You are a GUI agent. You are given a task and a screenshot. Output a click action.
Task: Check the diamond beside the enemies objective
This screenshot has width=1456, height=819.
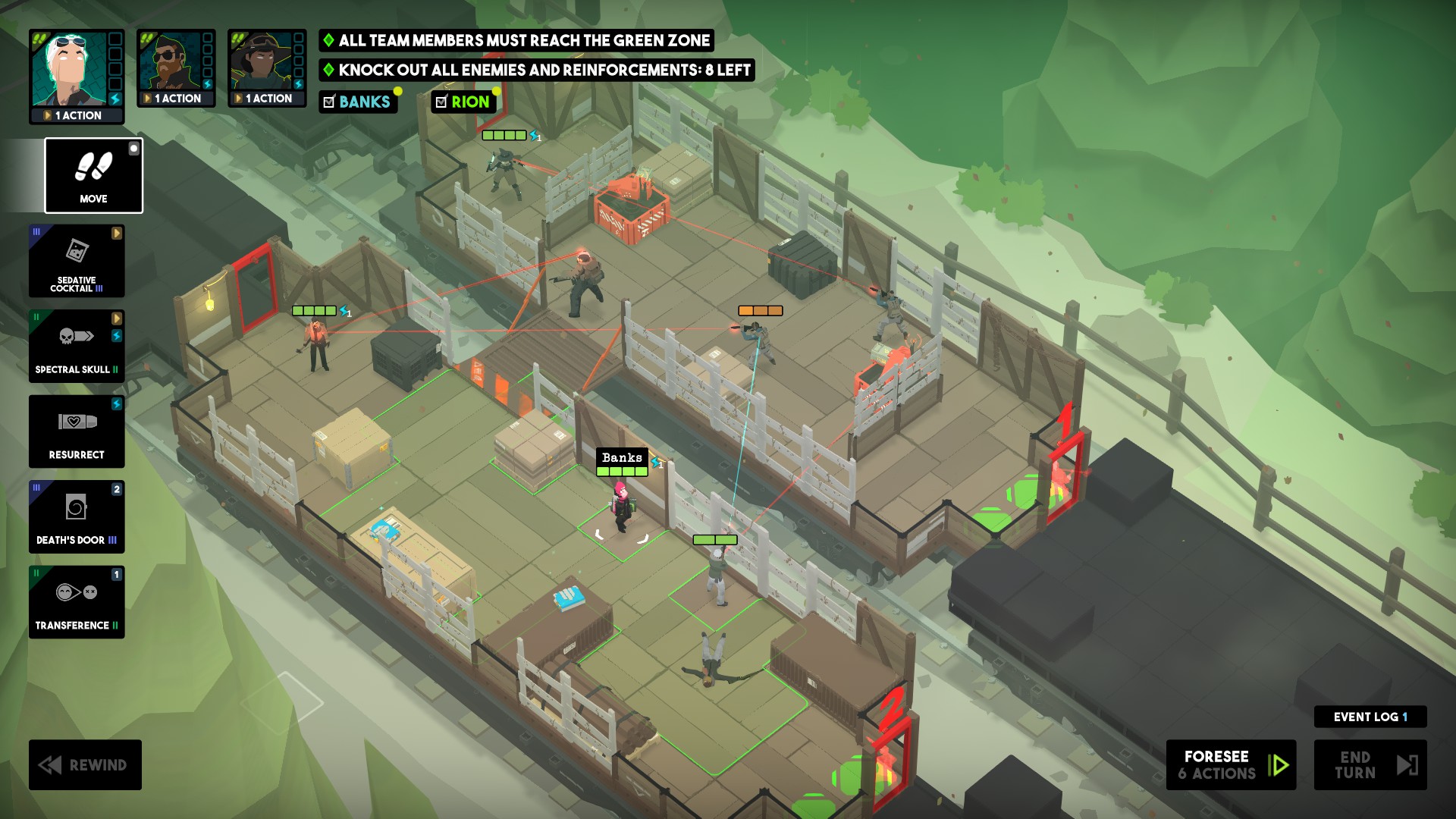coord(328,71)
